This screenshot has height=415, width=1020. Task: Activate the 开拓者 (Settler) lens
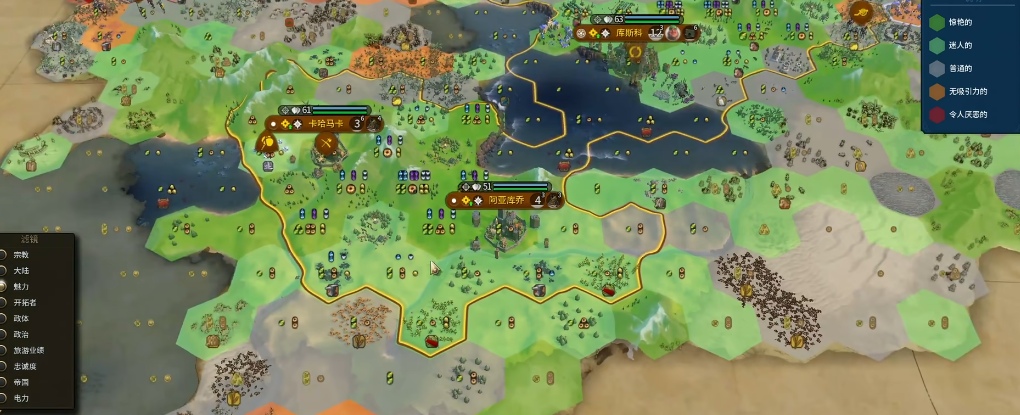[x=4, y=302]
